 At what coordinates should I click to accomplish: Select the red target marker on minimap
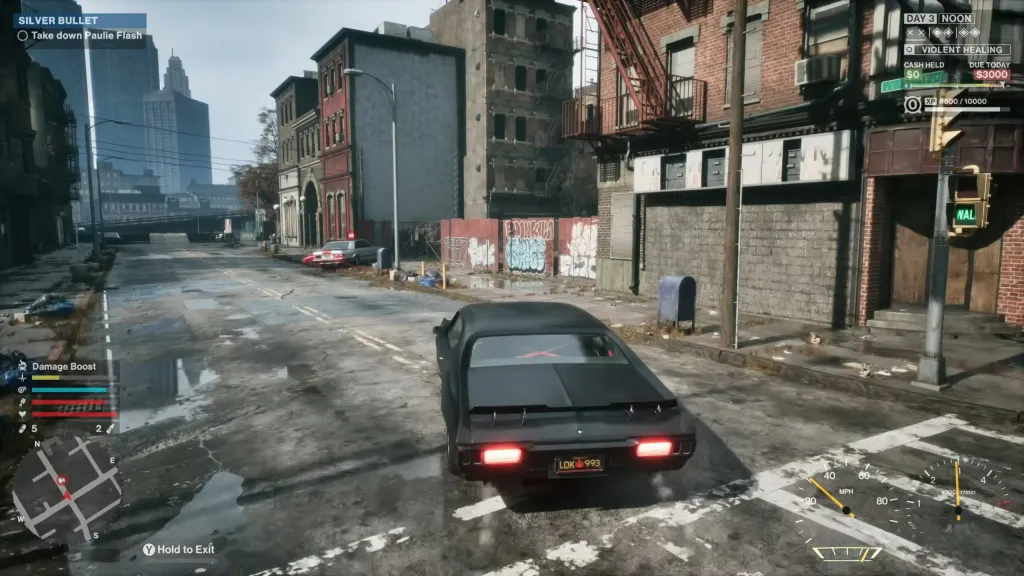click(x=64, y=481)
